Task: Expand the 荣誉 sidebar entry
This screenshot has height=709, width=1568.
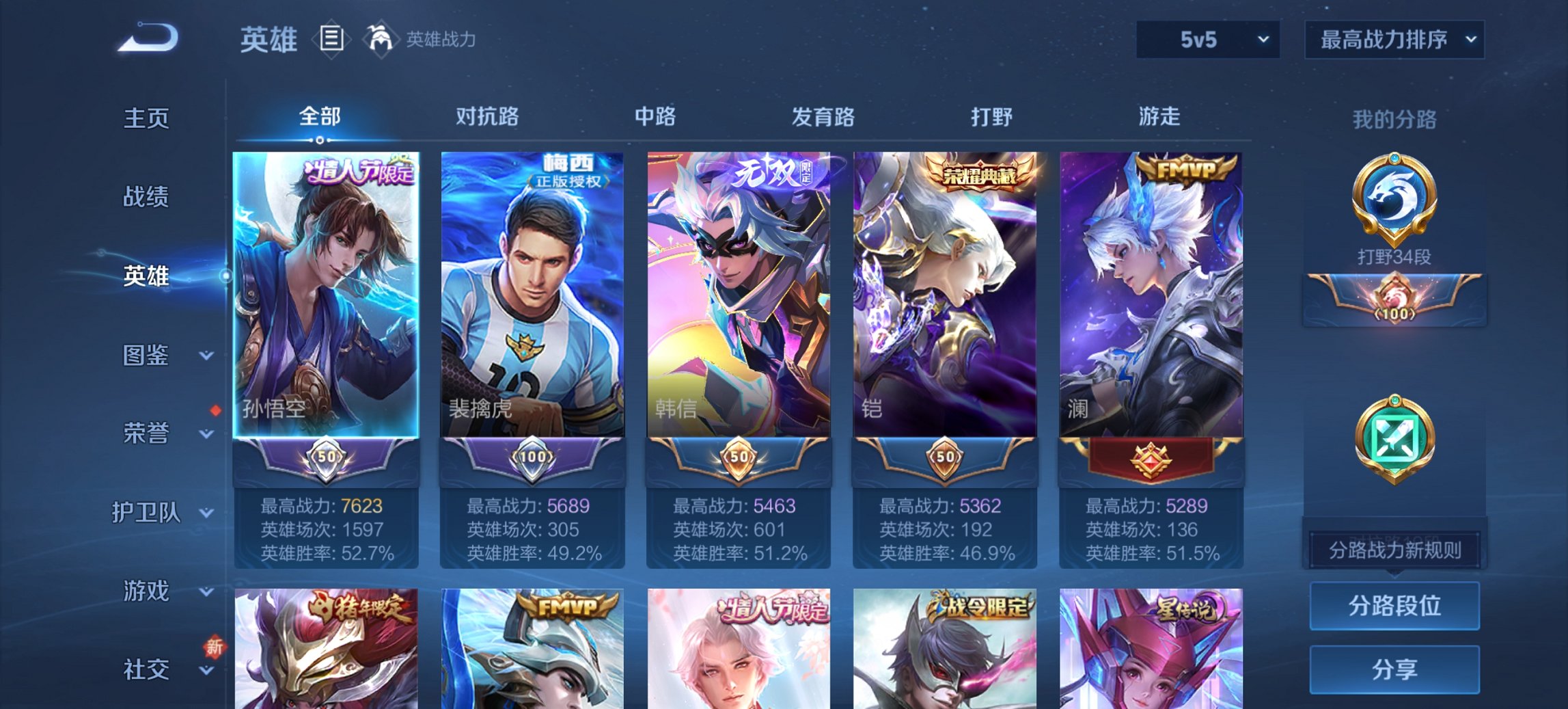Action: (147, 432)
